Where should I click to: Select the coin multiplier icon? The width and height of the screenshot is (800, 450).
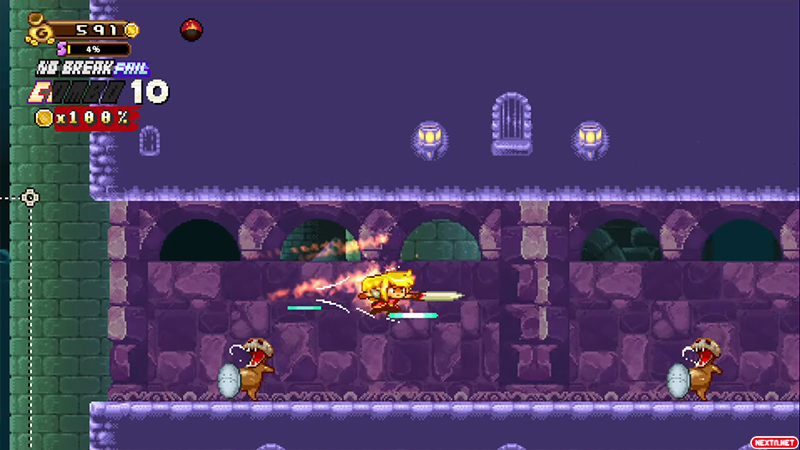[44, 118]
